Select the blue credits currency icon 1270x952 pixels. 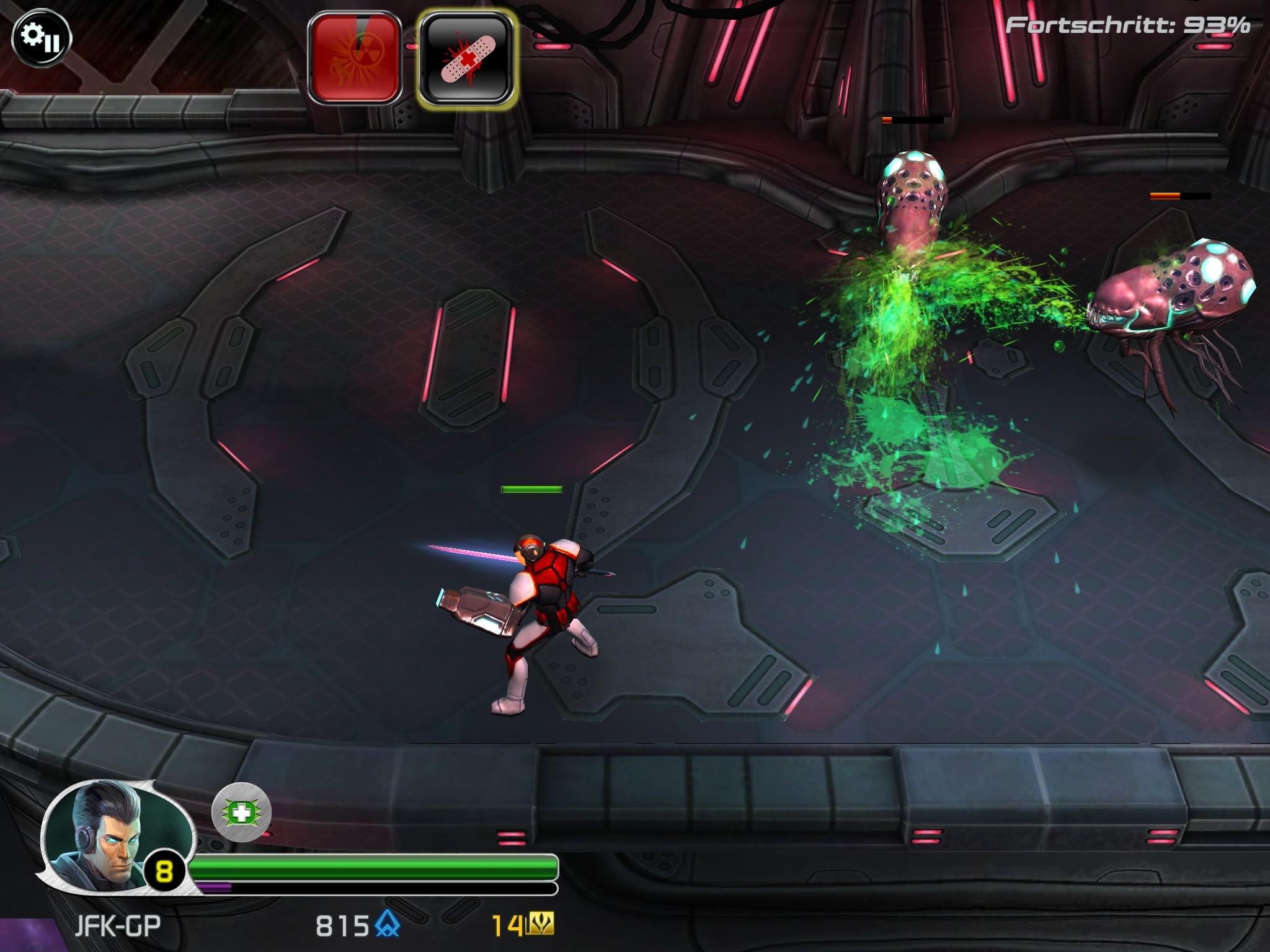pos(385,923)
